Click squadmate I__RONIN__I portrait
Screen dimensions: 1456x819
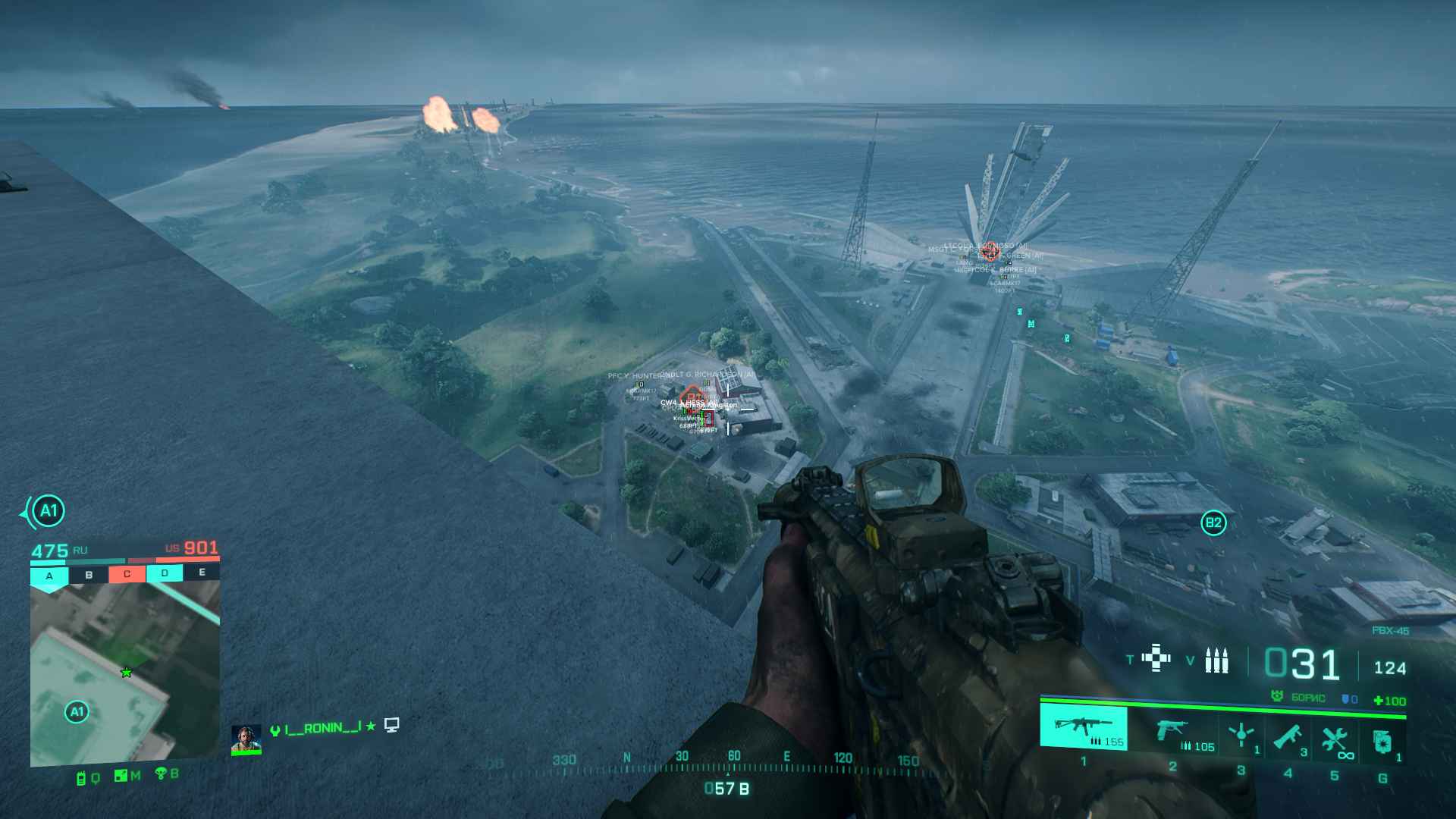point(246,739)
